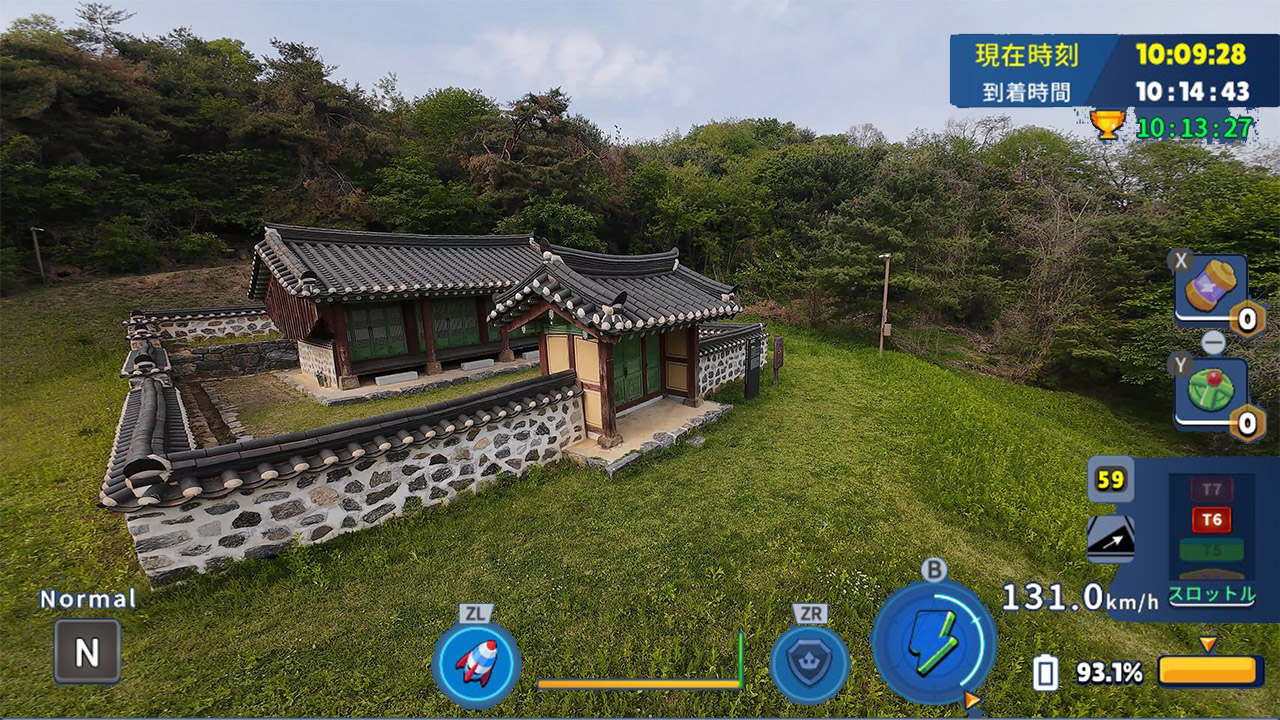Viewport: 1280px width, 720px height.
Task: Click the slope gradient indicator icon
Action: coord(1110,539)
